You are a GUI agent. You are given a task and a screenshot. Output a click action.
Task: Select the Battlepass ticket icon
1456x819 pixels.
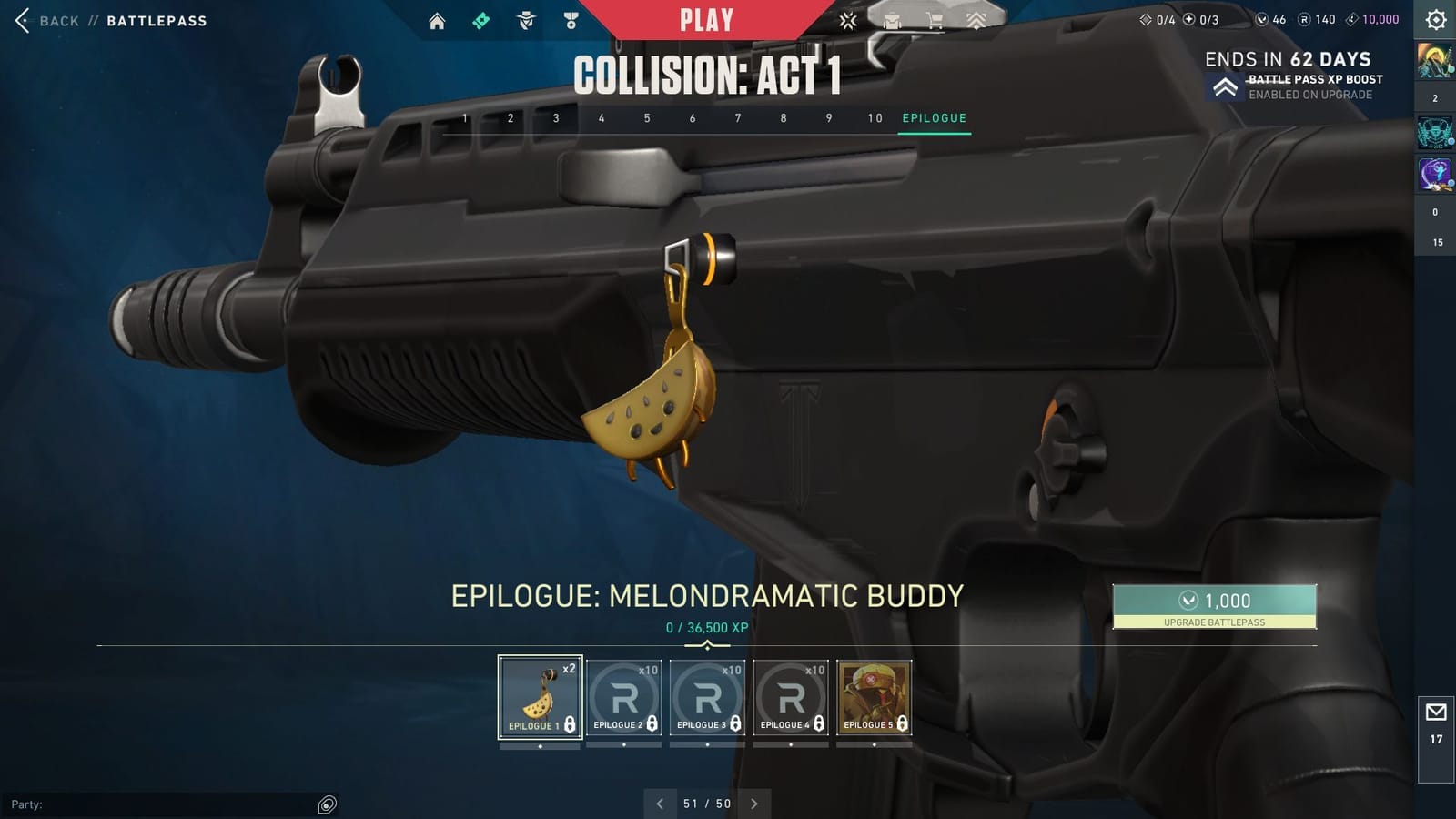[x=480, y=20]
